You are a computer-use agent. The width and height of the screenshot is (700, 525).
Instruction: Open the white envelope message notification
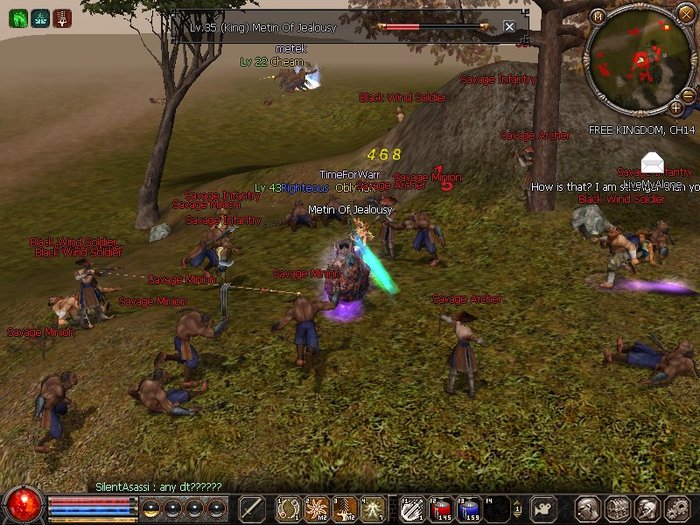(x=652, y=161)
